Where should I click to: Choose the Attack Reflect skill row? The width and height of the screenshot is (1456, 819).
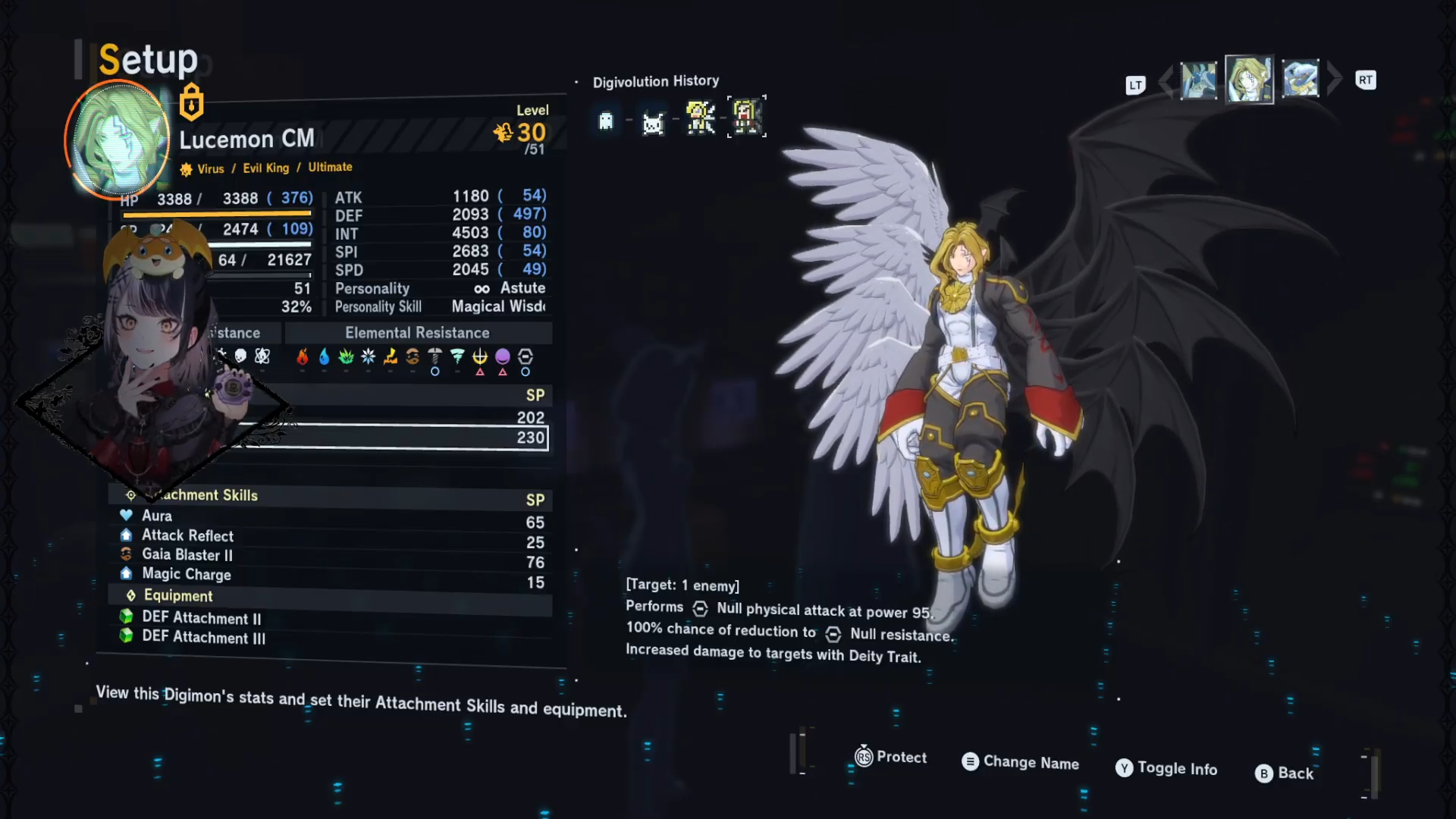(x=187, y=535)
